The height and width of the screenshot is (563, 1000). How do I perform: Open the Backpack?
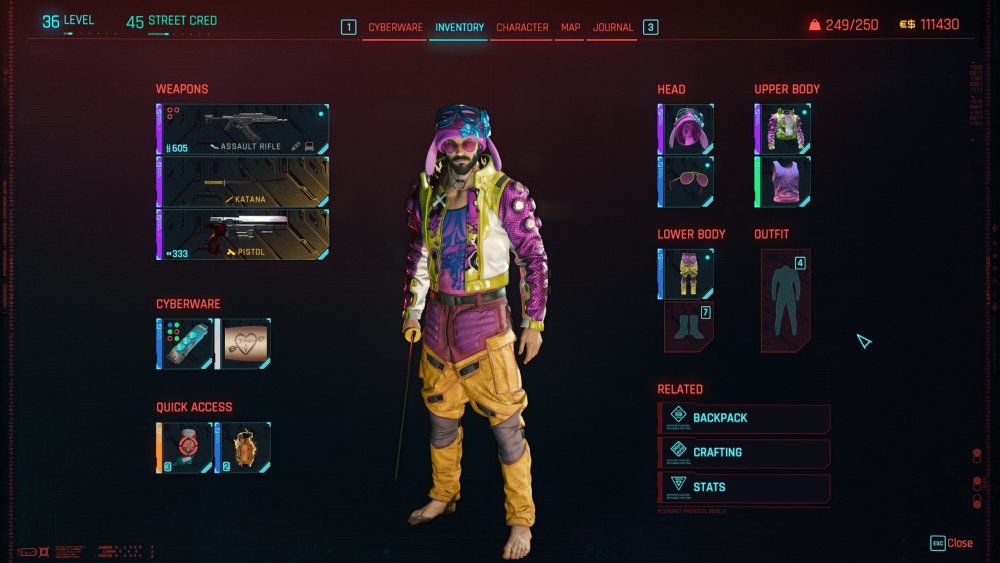point(745,418)
